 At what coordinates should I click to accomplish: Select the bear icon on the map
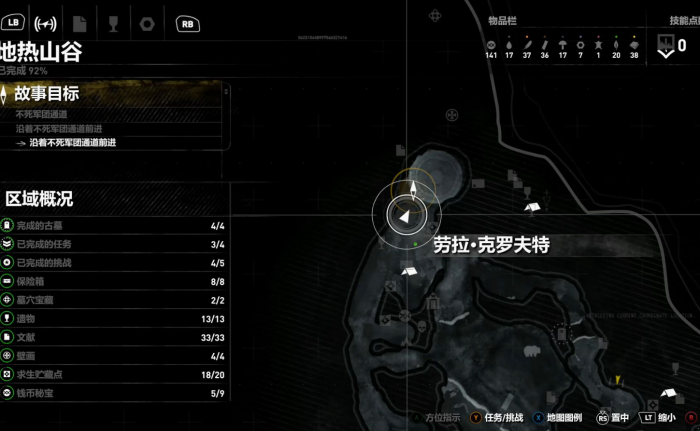coord(533,352)
